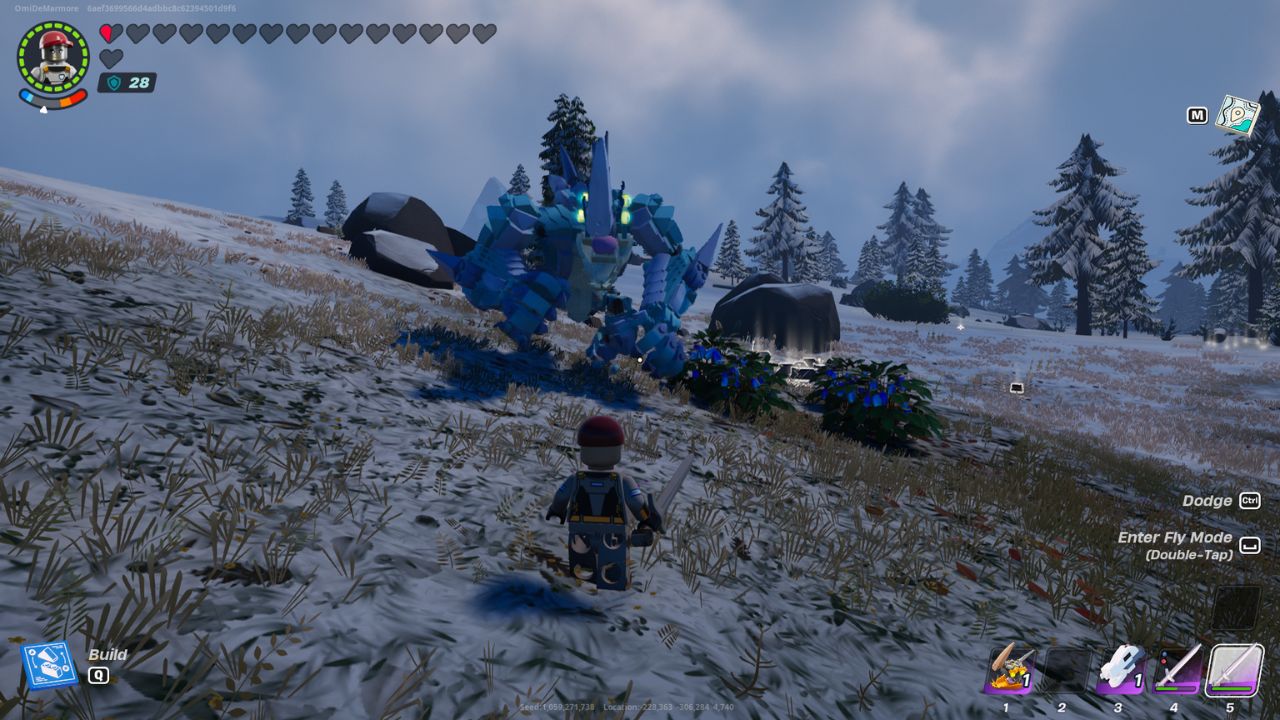Click the Enter key badge for Fly Mode

tap(1251, 546)
